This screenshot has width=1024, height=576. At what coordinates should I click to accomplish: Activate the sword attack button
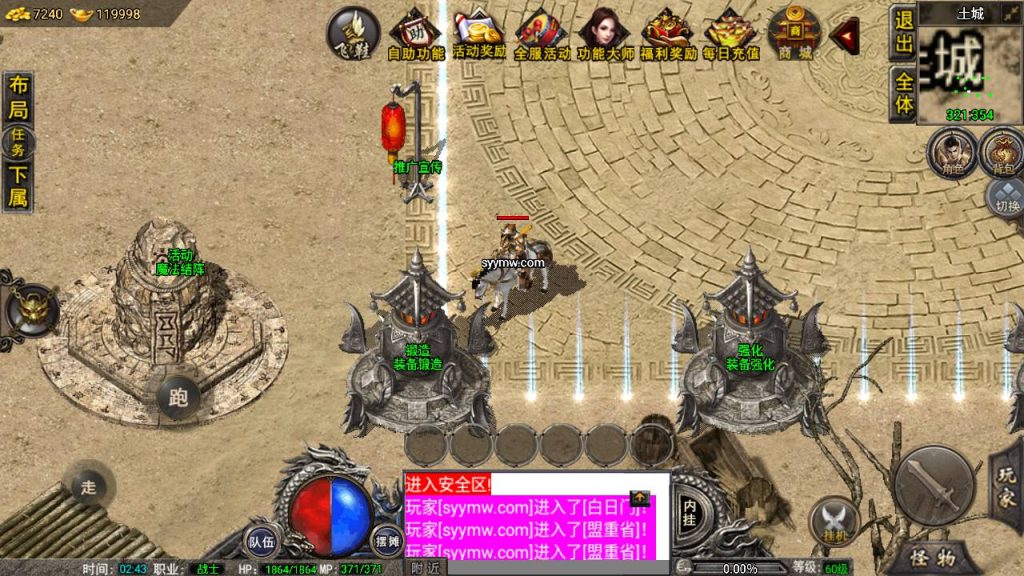pos(933,485)
